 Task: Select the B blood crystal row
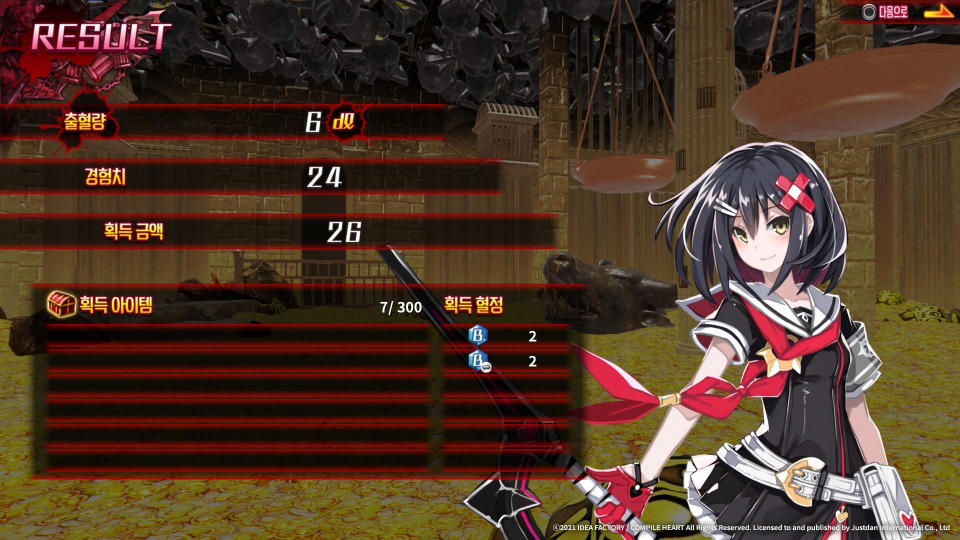click(x=505, y=336)
